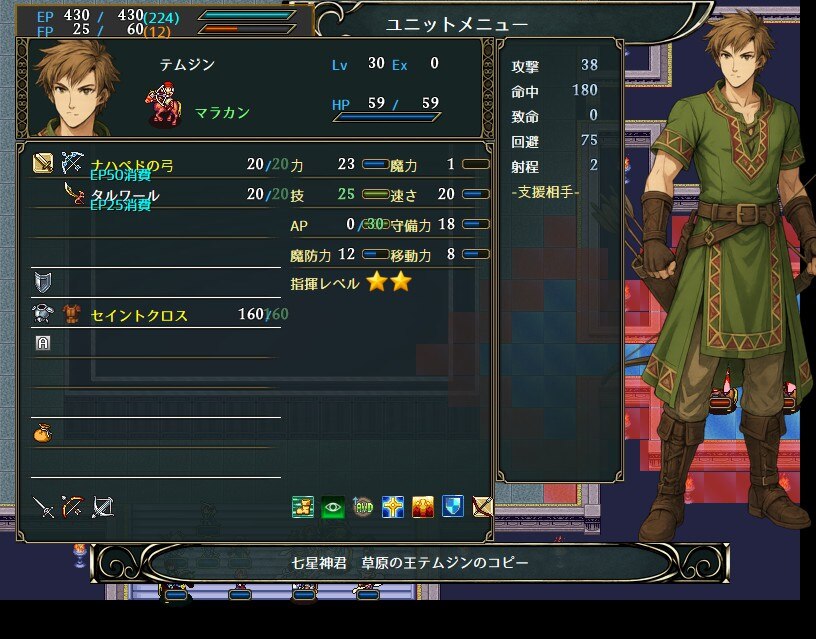Click the shield equipment slot icon
Screen dimensions: 816x639
point(42,281)
